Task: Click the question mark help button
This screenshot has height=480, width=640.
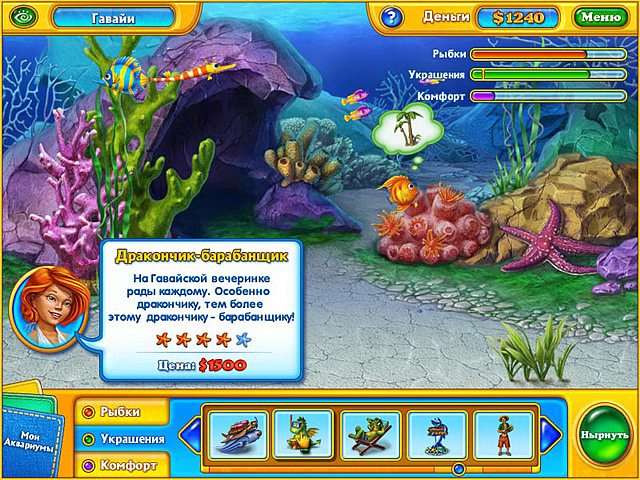Action: click(x=391, y=17)
